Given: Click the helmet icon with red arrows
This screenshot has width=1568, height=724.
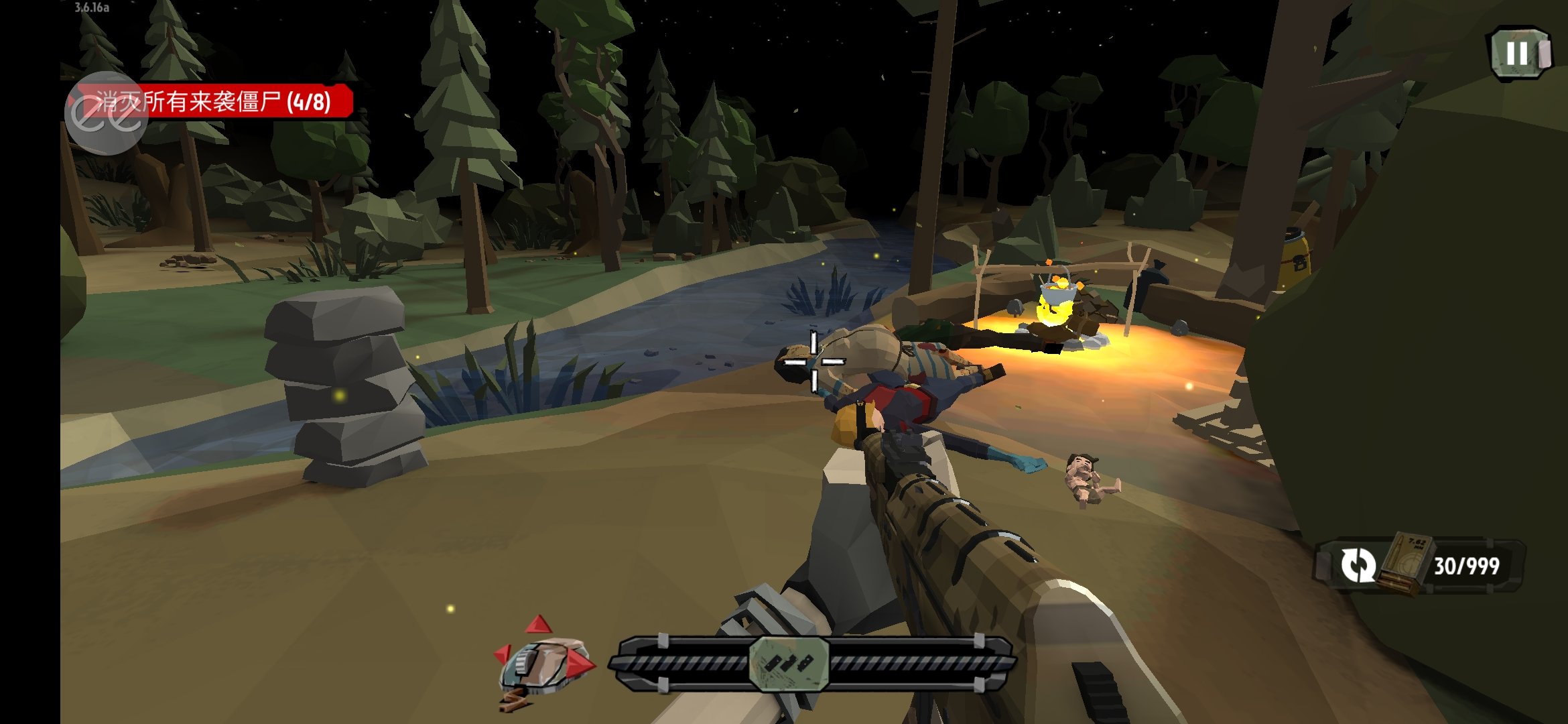Looking at the screenshot, I should [543, 662].
